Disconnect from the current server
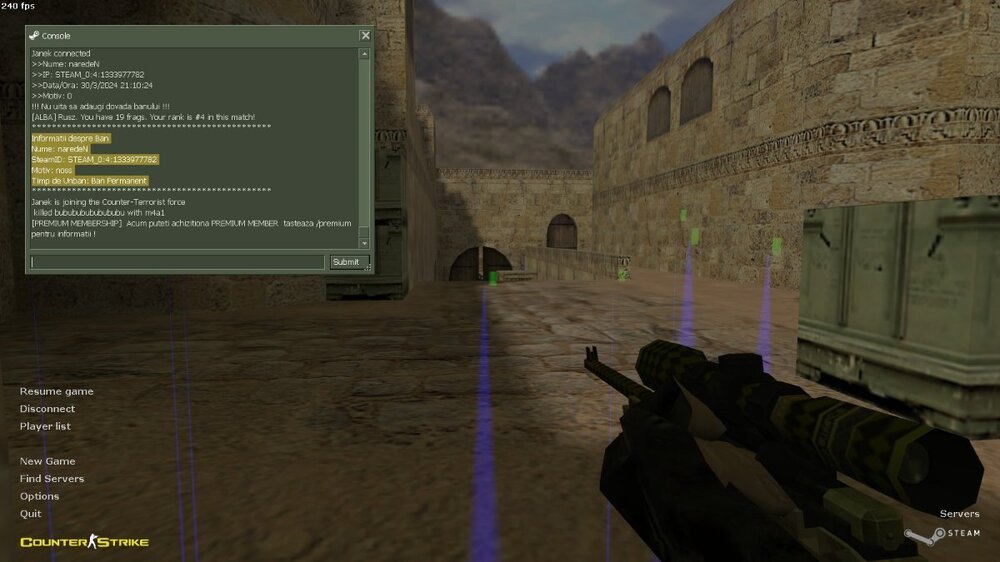 [x=47, y=409]
